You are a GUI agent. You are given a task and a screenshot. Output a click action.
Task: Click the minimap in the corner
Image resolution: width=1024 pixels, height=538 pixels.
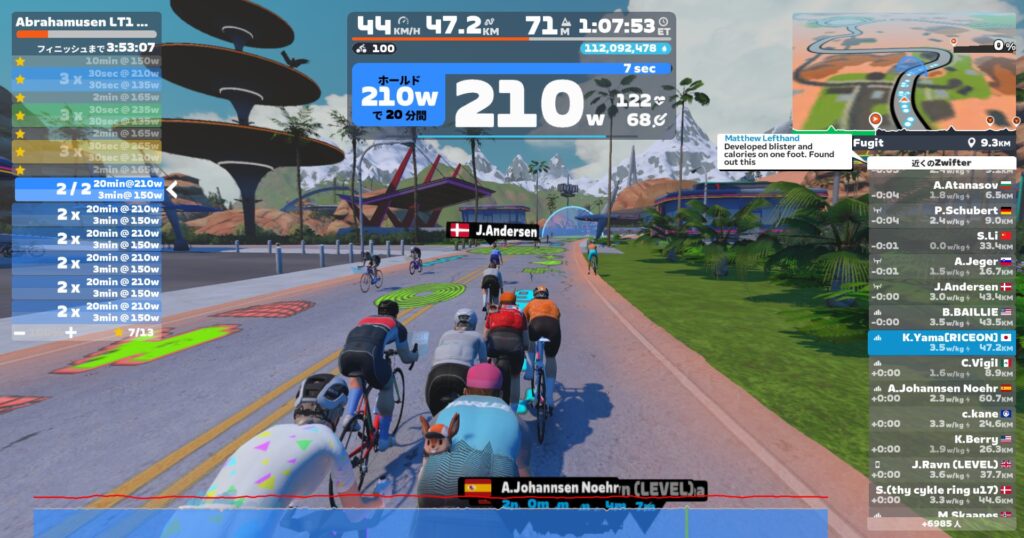(x=905, y=72)
